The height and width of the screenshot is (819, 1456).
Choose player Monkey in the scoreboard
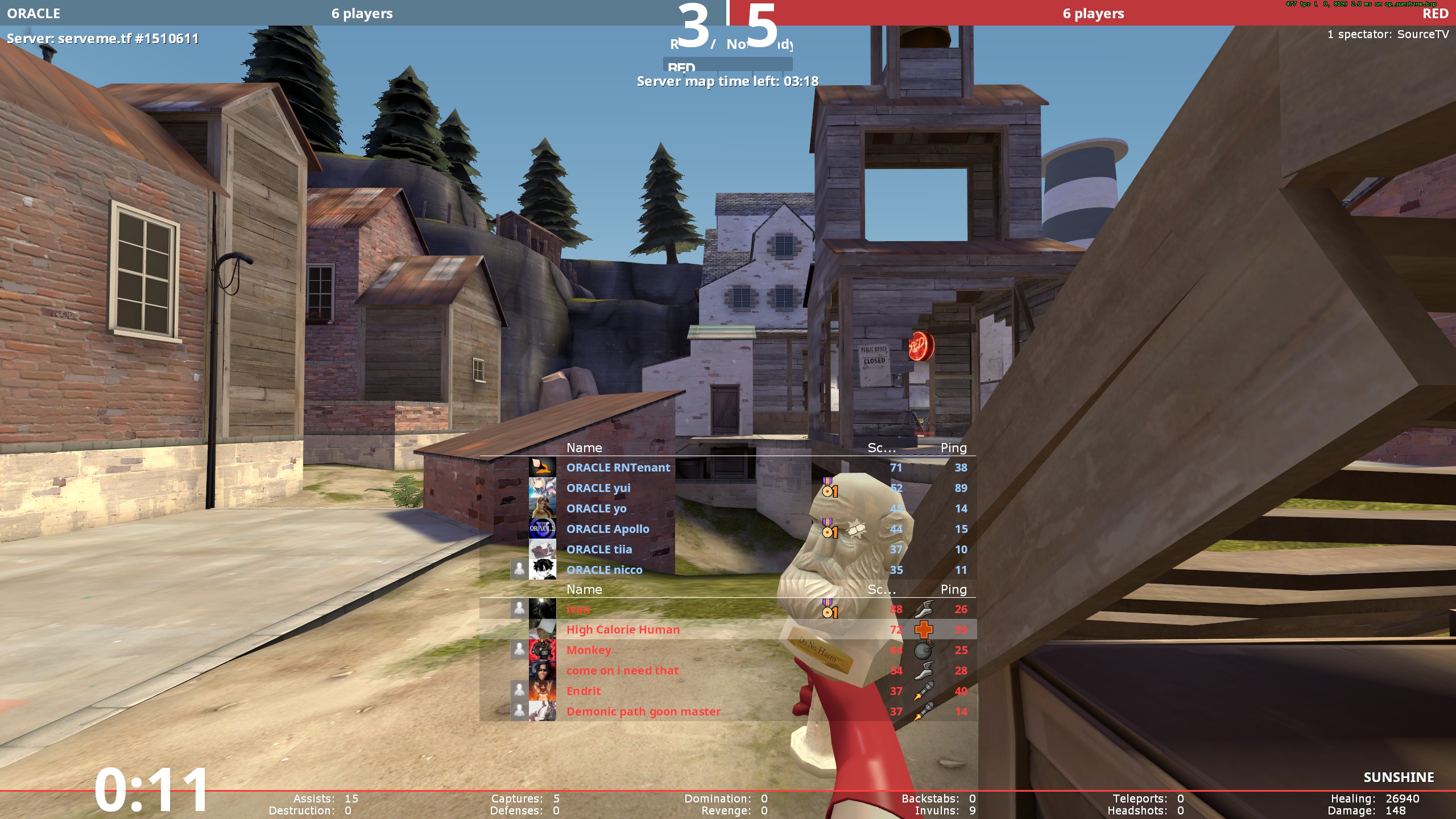click(589, 650)
